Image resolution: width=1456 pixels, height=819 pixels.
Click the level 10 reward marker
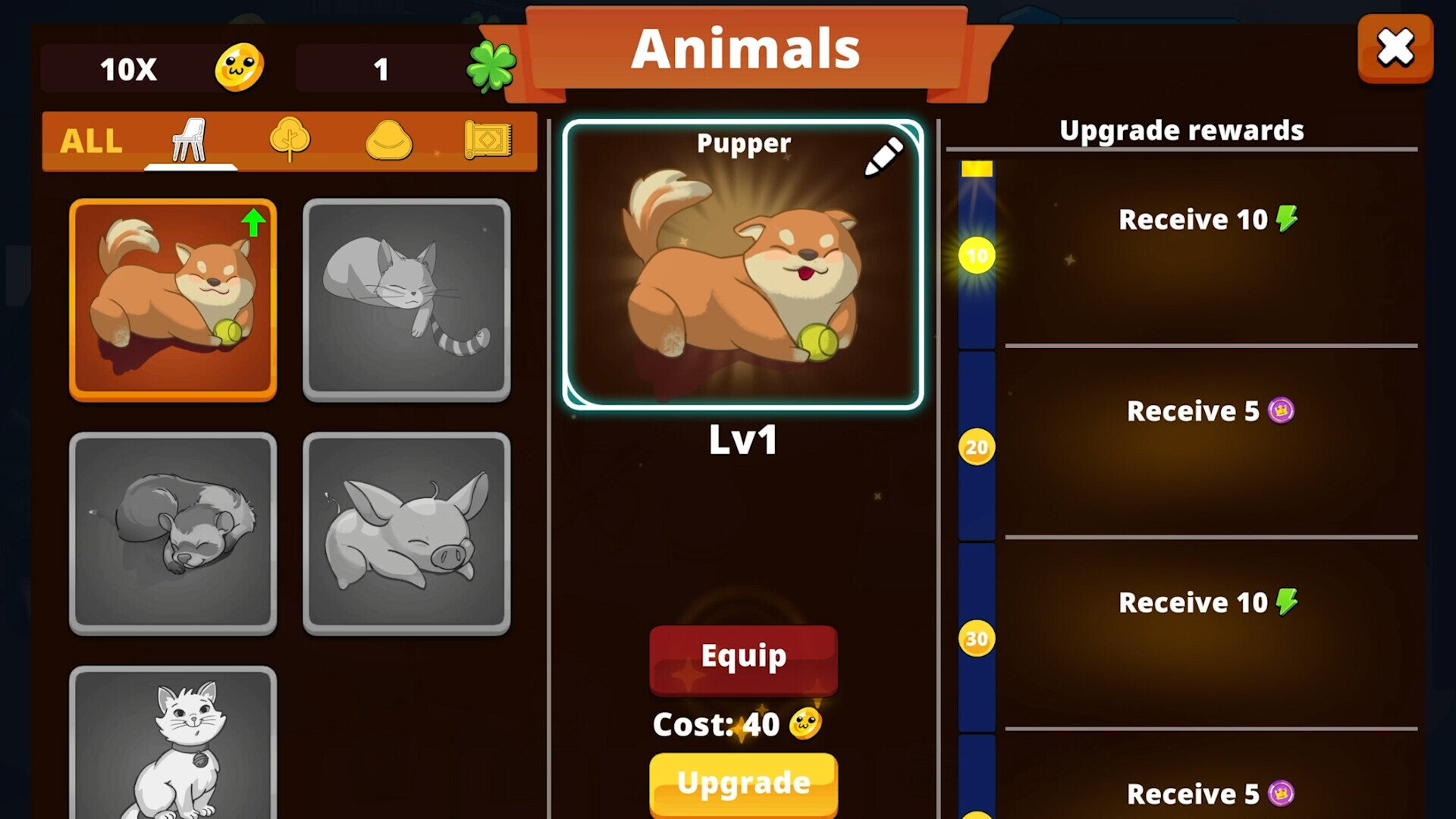(977, 256)
